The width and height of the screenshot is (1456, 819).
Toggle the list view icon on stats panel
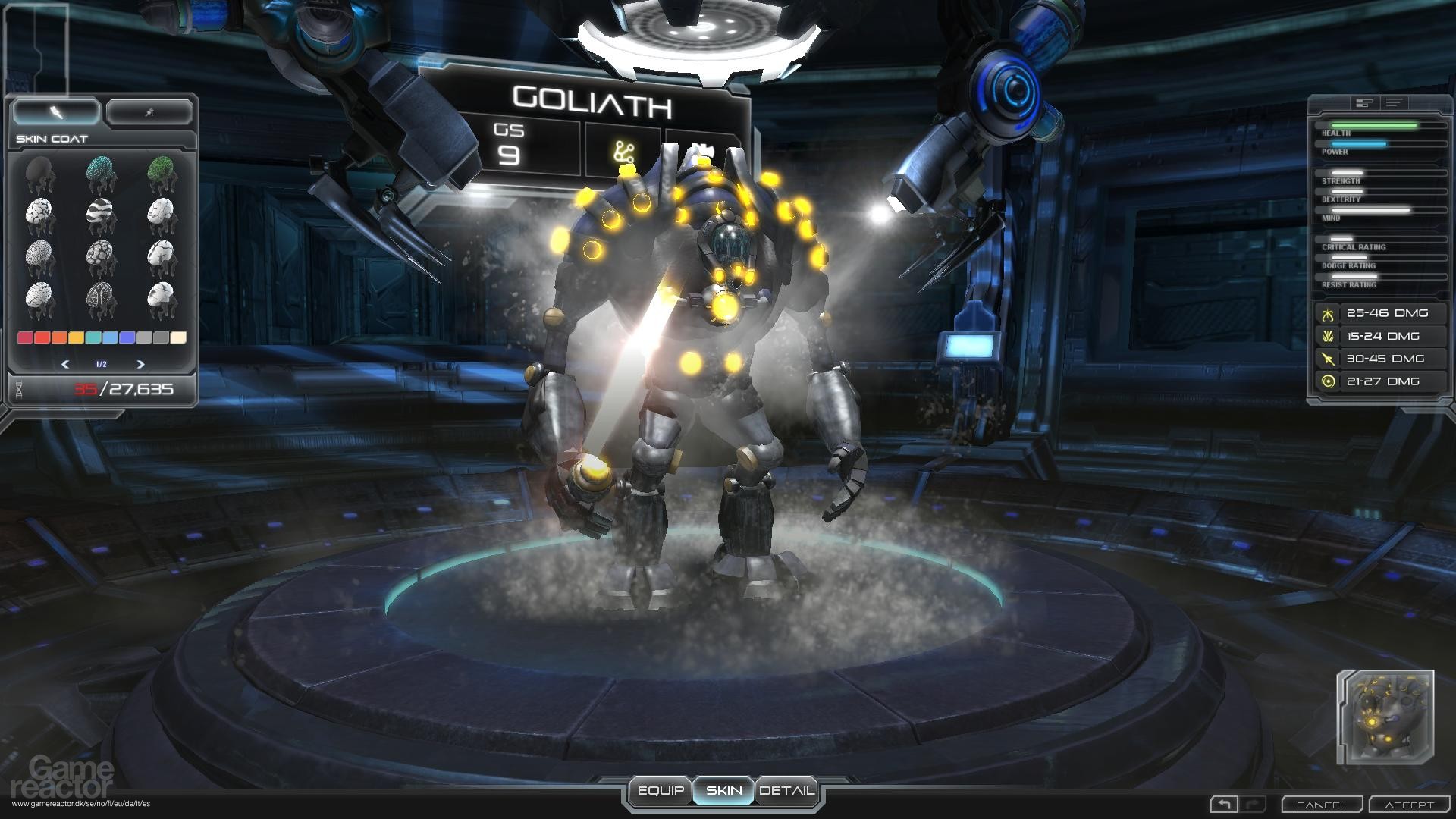(x=1393, y=102)
